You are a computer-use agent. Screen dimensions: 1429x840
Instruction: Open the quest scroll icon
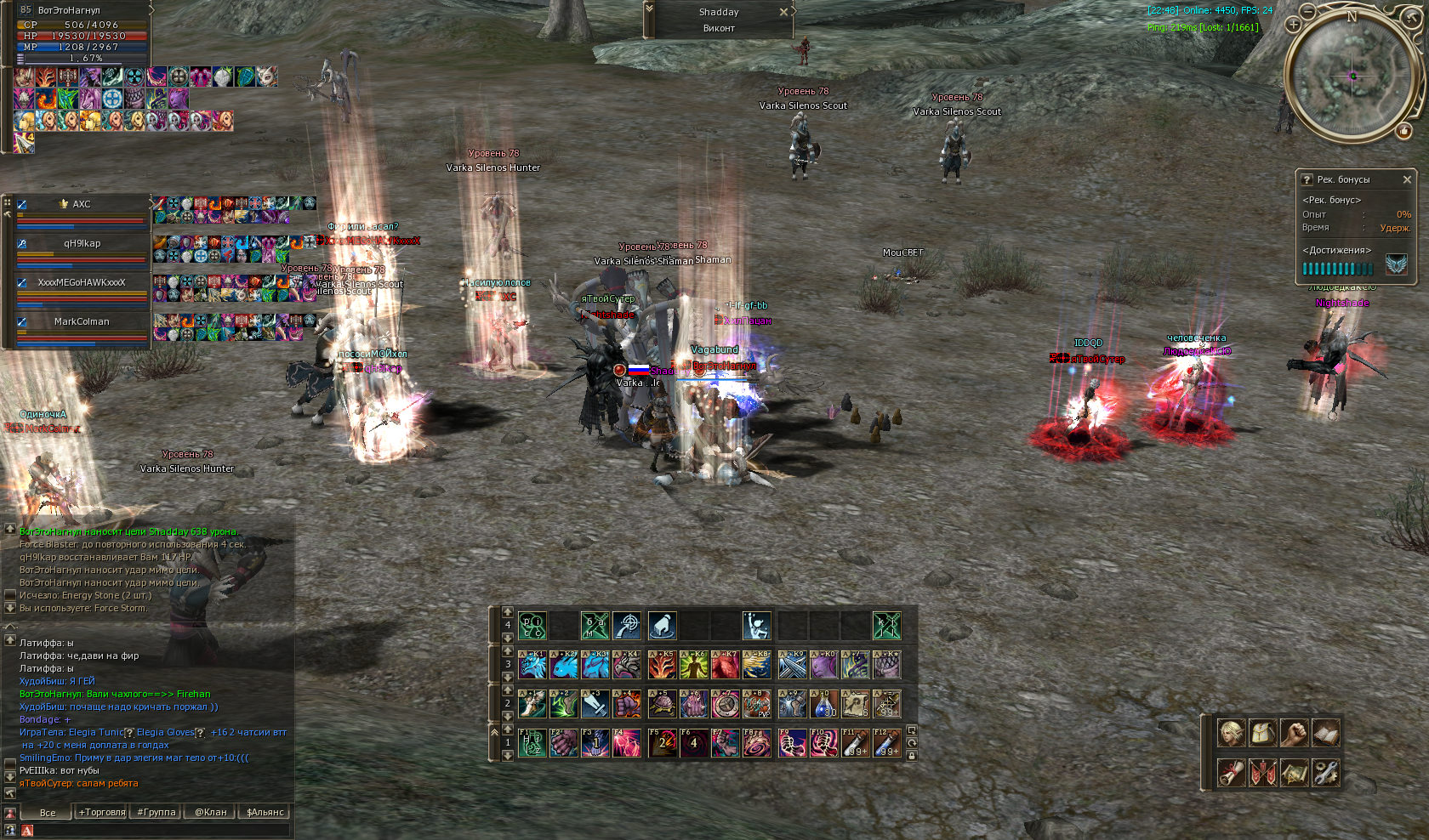pyautogui.click(x=1231, y=772)
